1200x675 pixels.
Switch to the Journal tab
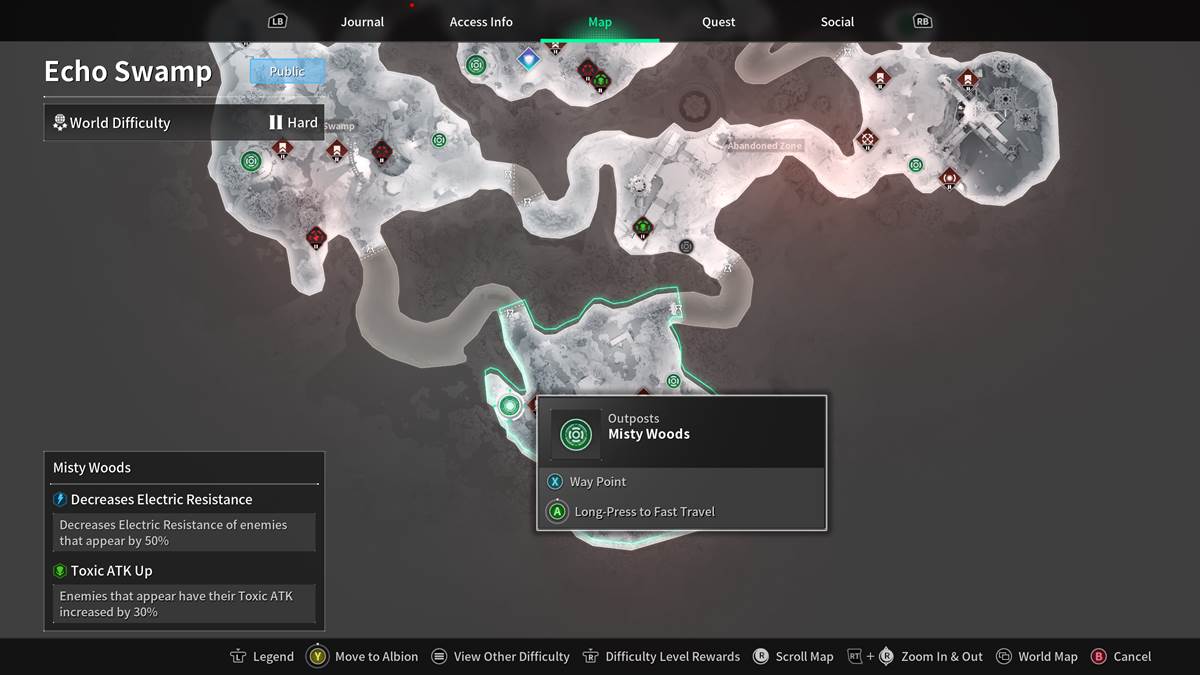(362, 22)
